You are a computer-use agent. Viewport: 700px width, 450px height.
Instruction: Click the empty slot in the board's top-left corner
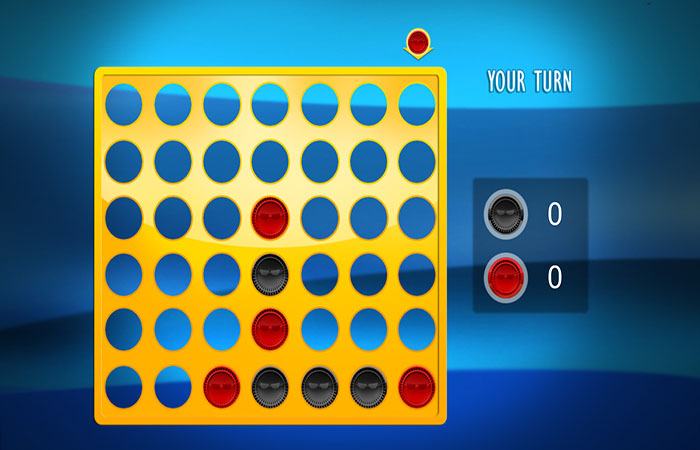[x=123, y=105]
